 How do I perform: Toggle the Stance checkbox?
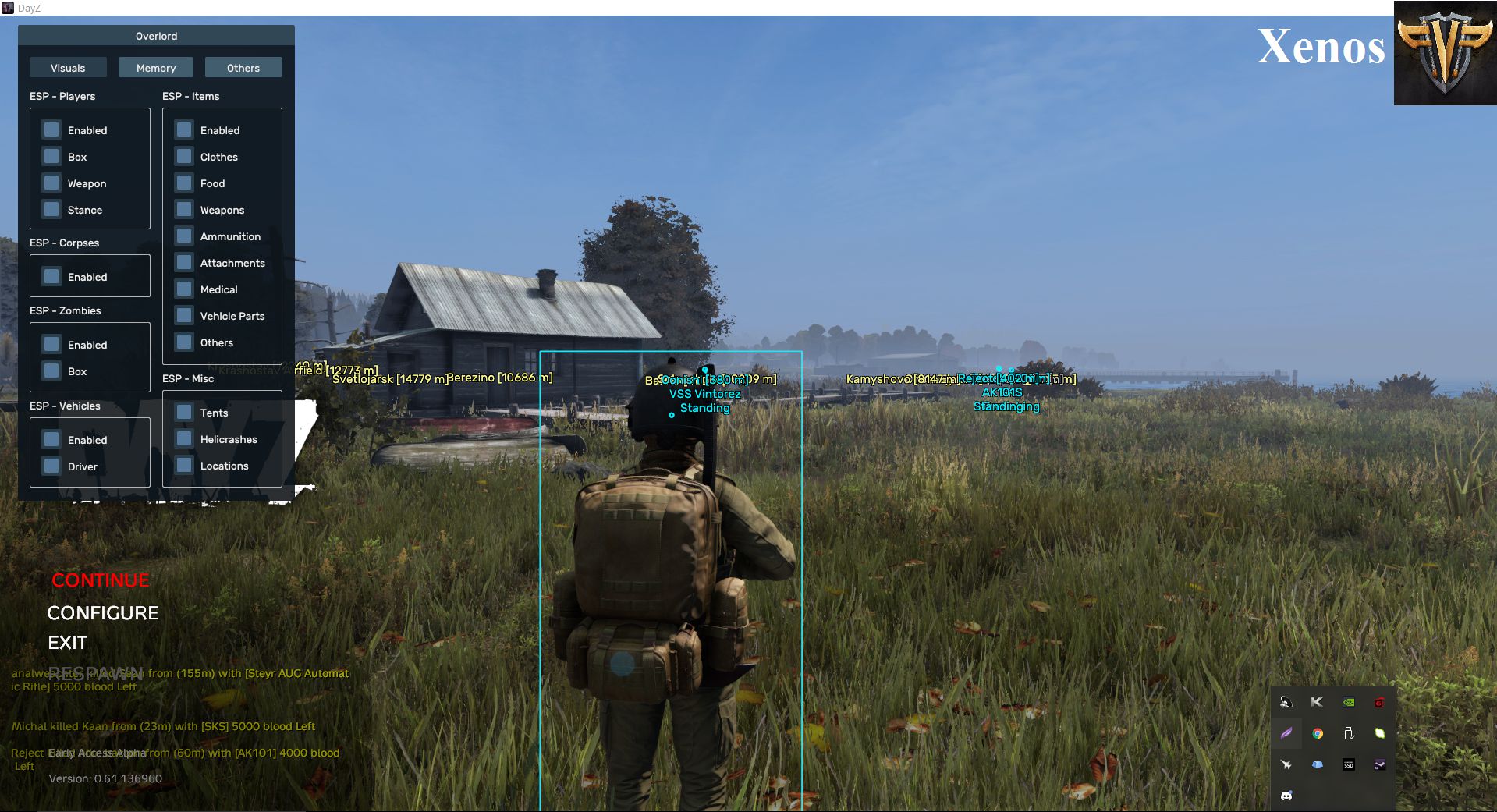[51, 209]
